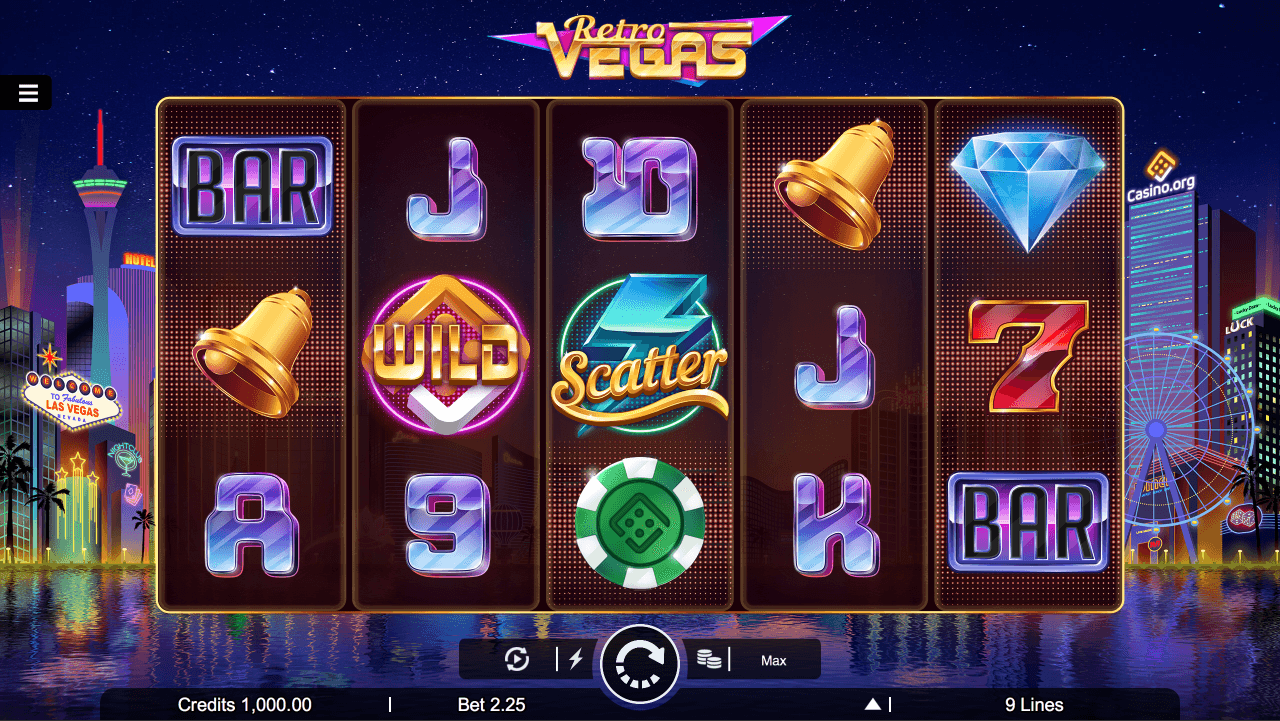
Task: Open the game menu via hamburger icon
Action: [x=26, y=92]
